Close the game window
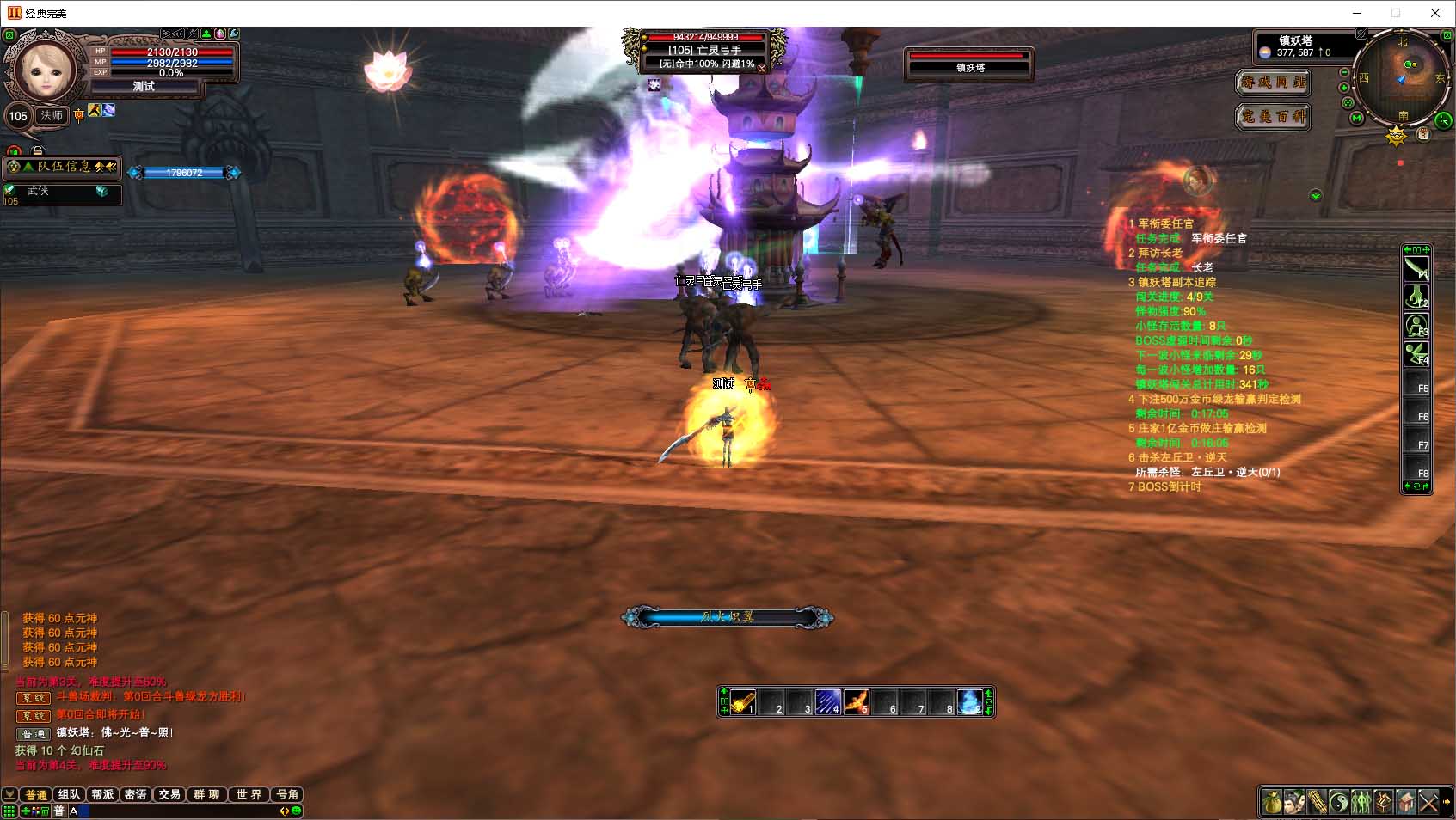Image resolution: width=1456 pixels, height=820 pixels. coord(1435,13)
